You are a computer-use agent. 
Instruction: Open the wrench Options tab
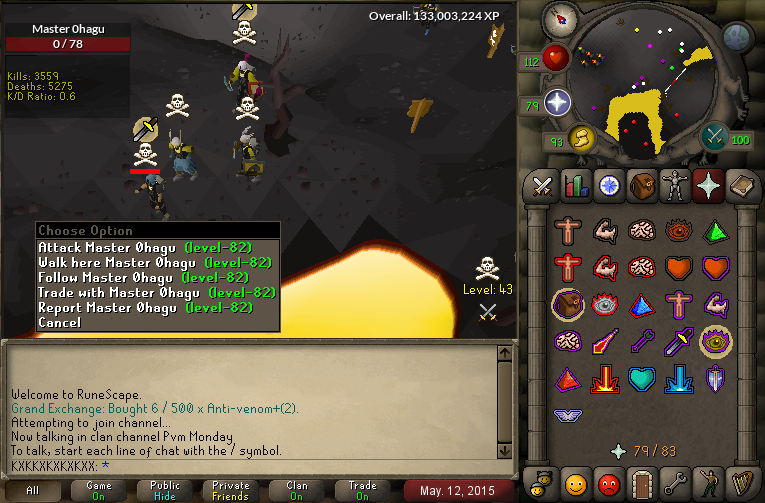[674, 482]
